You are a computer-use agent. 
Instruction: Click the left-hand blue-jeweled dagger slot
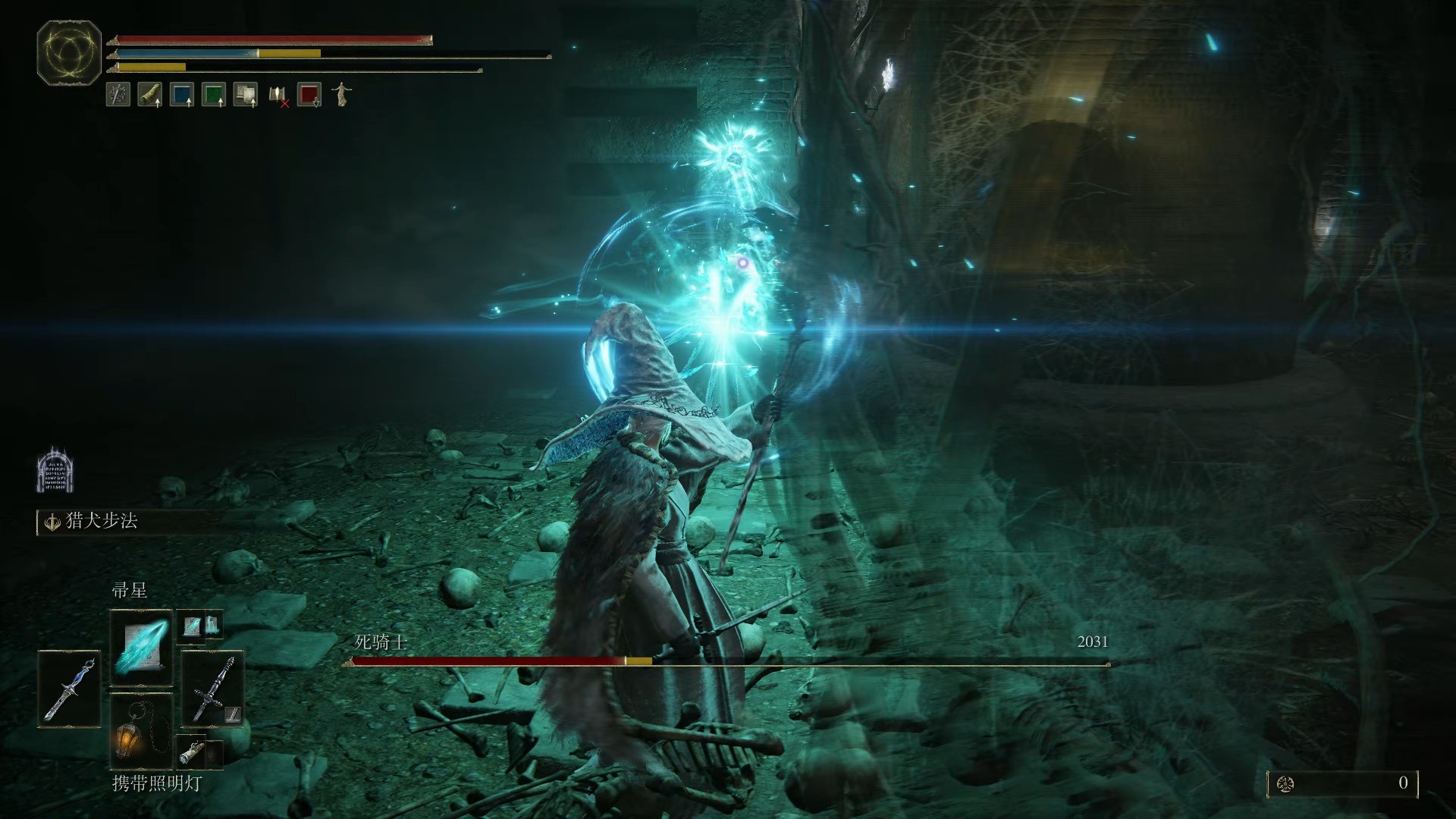[x=69, y=689]
